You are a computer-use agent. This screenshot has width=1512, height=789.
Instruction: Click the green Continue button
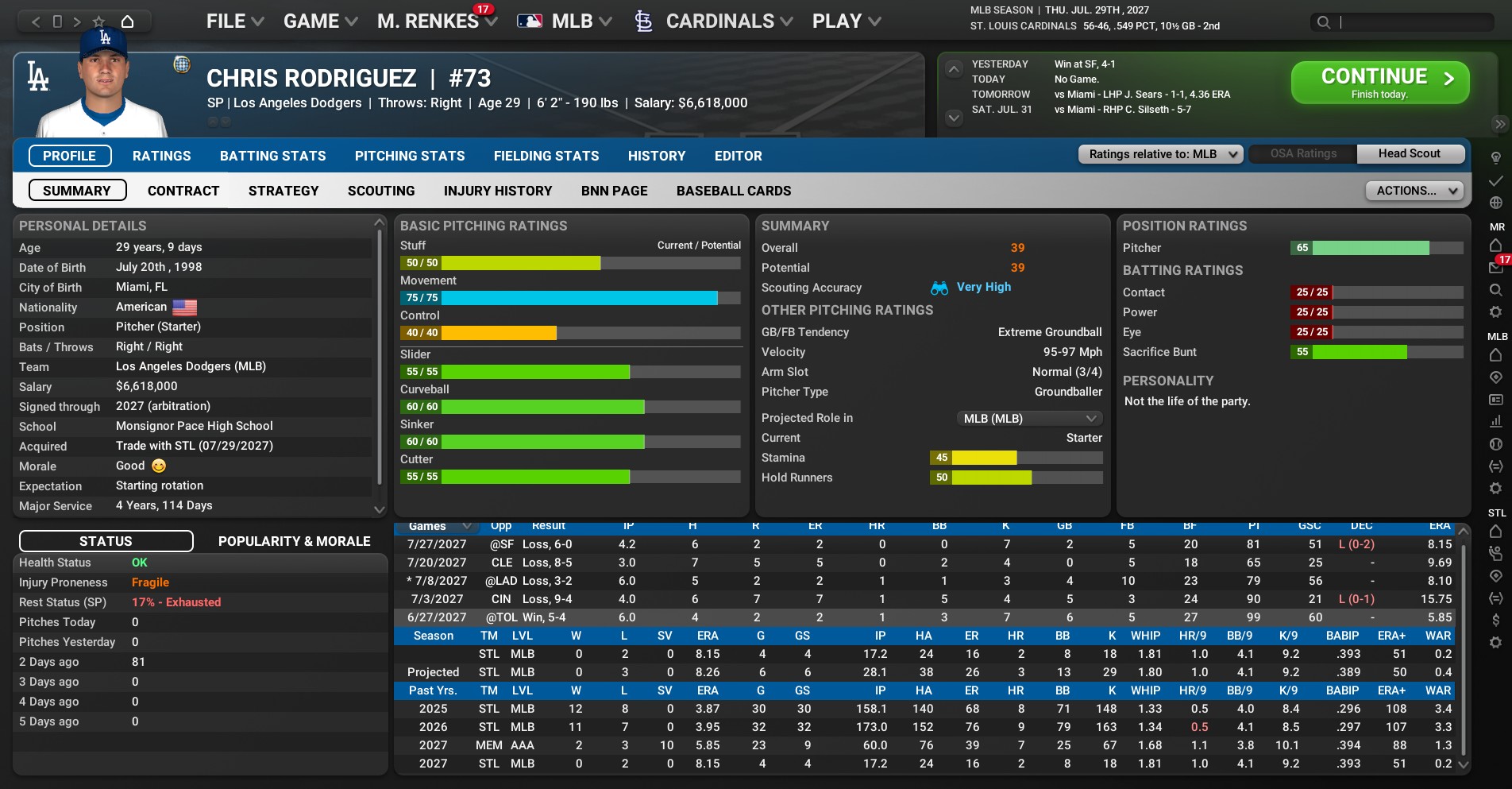click(x=1379, y=83)
